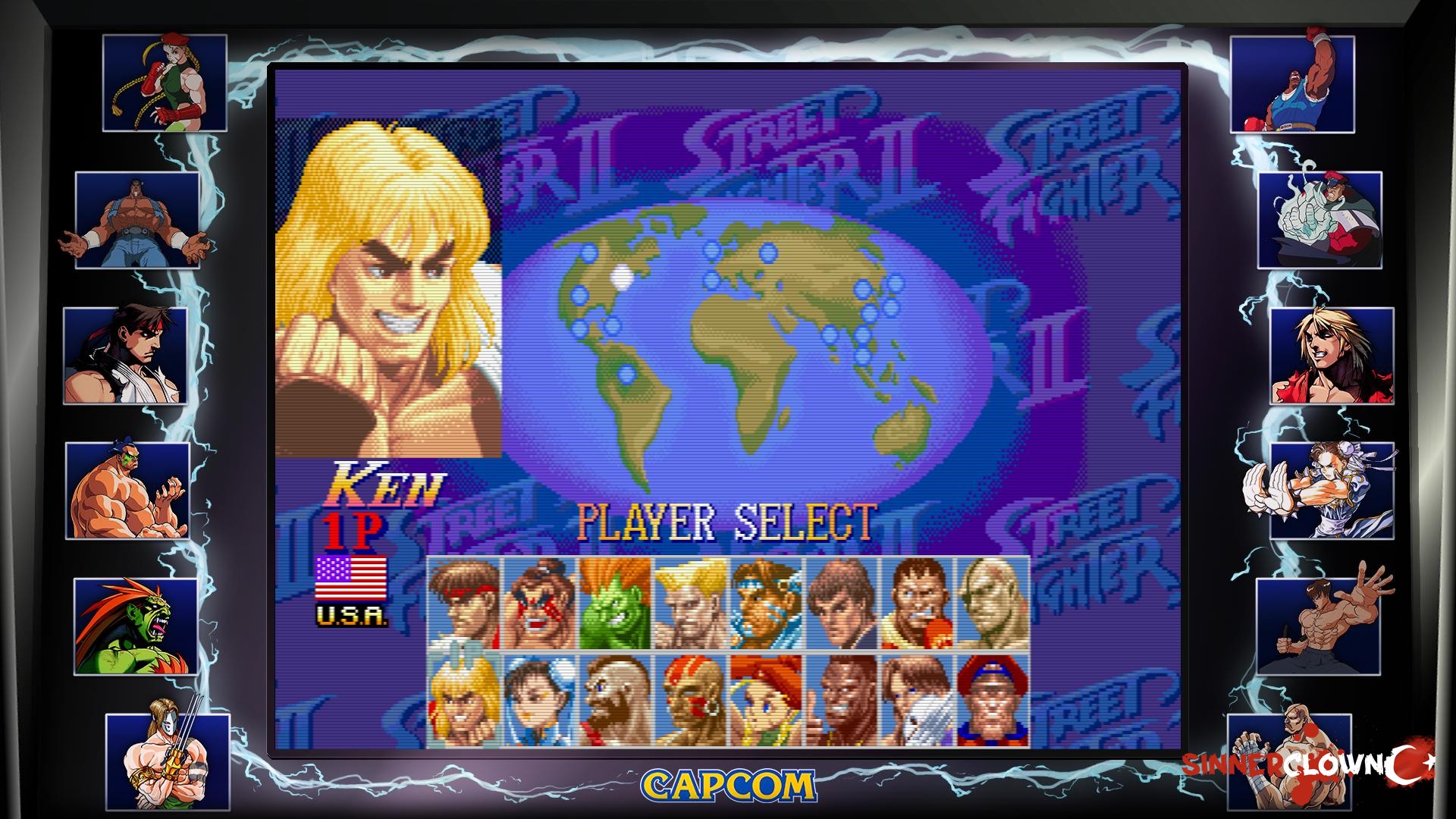Image resolution: width=1456 pixels, height=819 pixels.
Task: Click the PLAYER SELECT heading
Action: 728,520
